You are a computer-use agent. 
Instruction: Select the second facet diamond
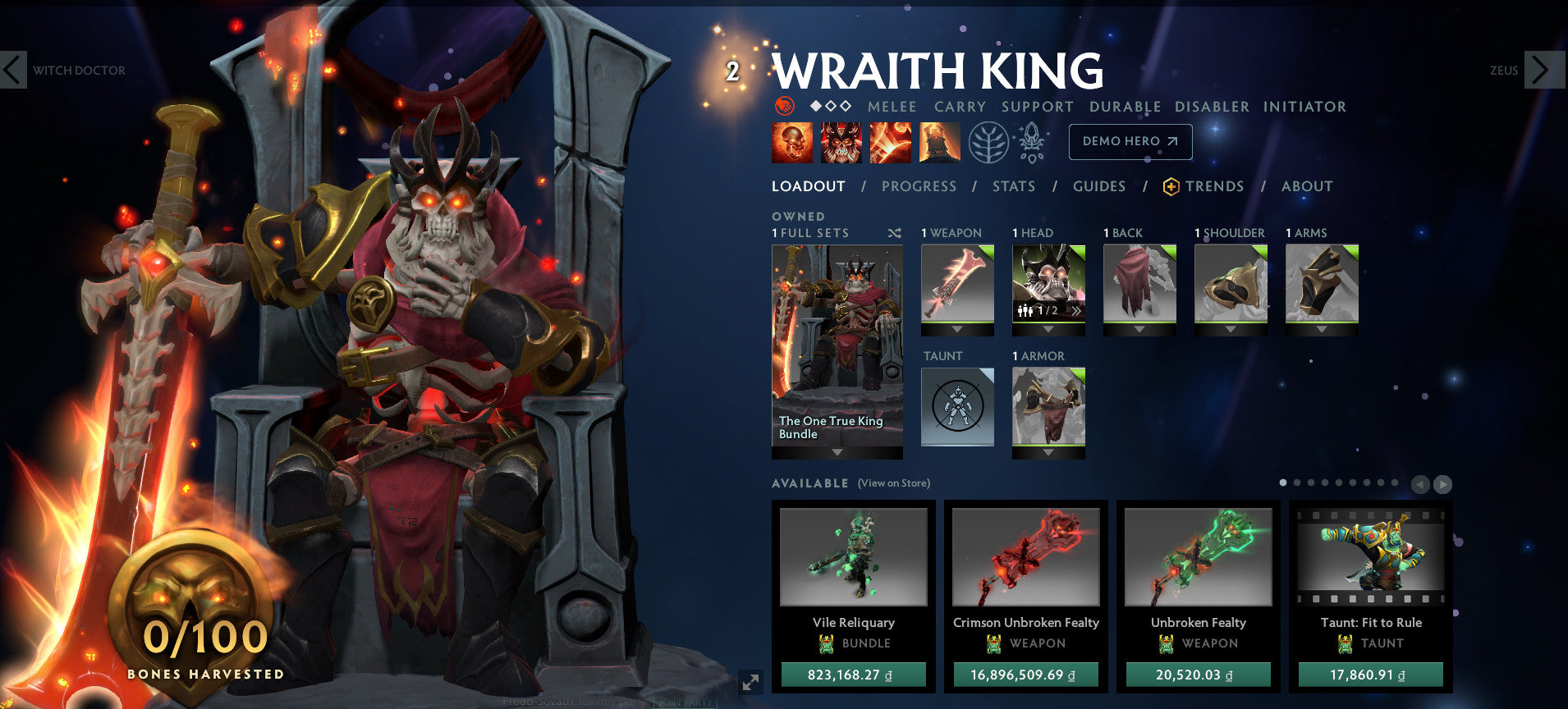click(x=830, y=106)
